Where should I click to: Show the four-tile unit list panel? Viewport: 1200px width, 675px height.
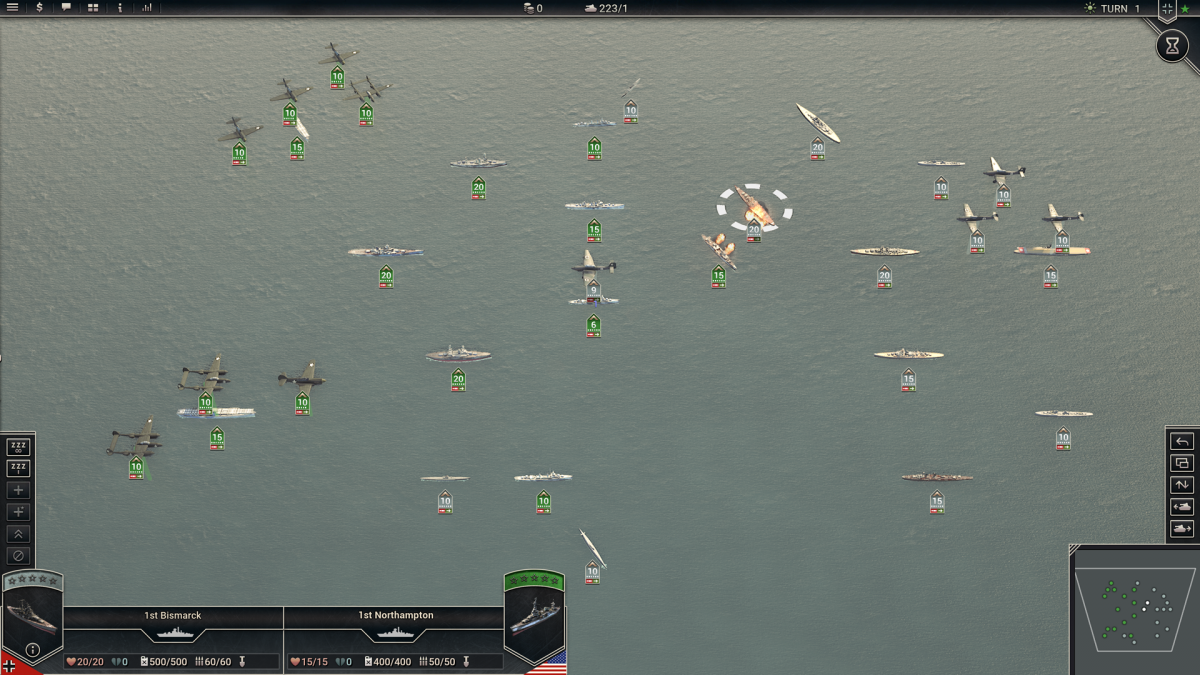[93, 8]
